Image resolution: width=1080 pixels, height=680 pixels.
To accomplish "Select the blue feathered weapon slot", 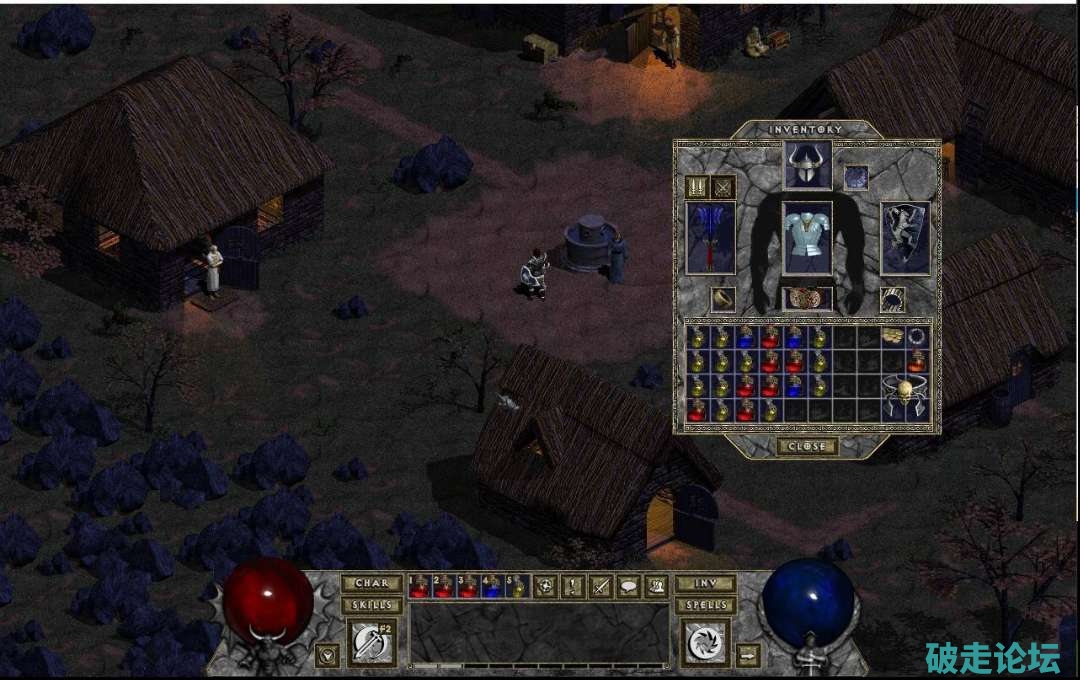I will coord(711,237).
